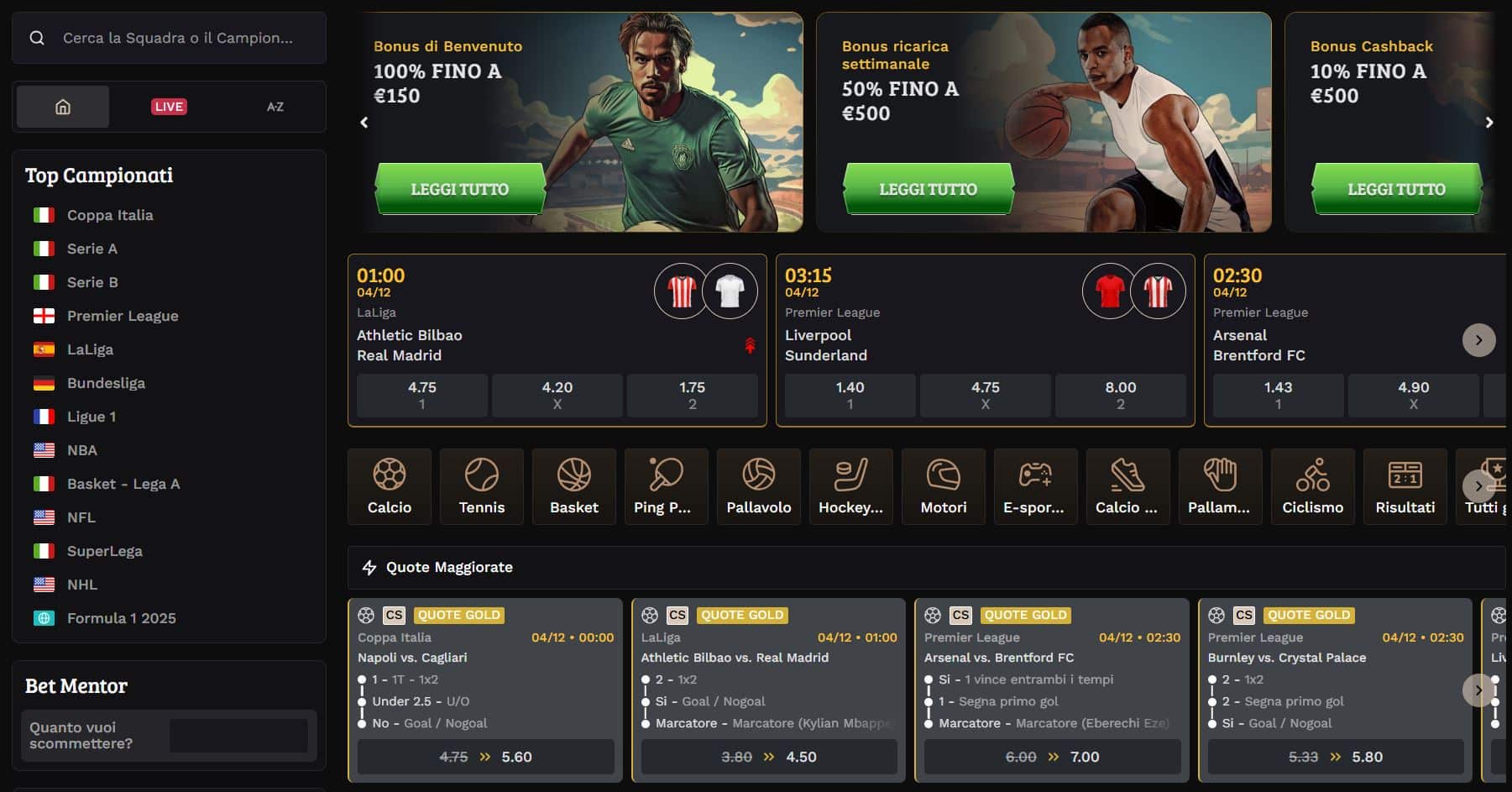Screen dimensions: 1512x792
Task: Select the 1.40 odds for Liverpool
Action: coord(849,395)
